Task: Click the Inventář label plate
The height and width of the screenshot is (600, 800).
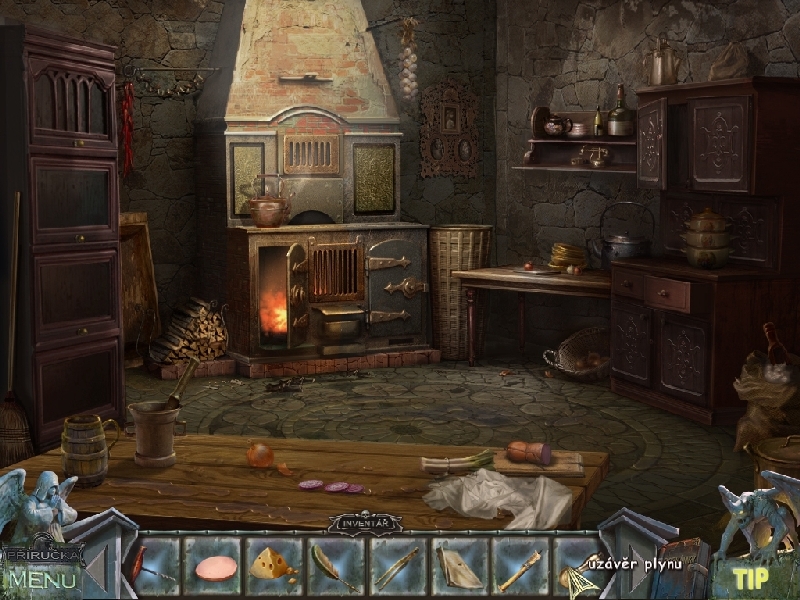Action: (x=365, y=520)
